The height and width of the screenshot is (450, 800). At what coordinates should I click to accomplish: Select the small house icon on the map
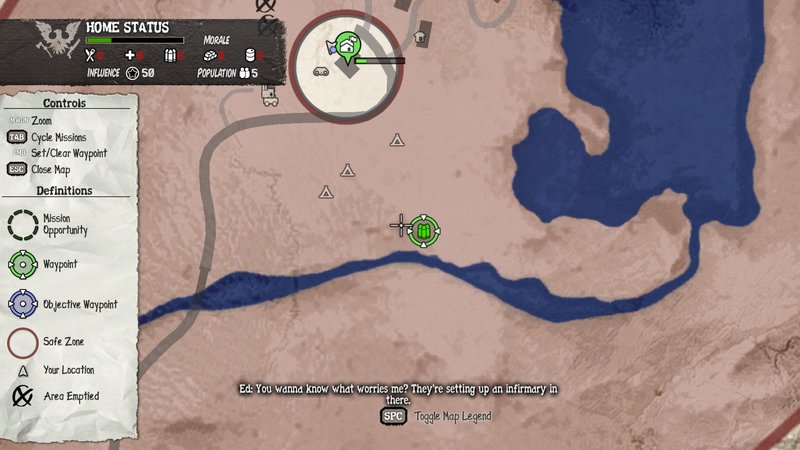[420, 38]
